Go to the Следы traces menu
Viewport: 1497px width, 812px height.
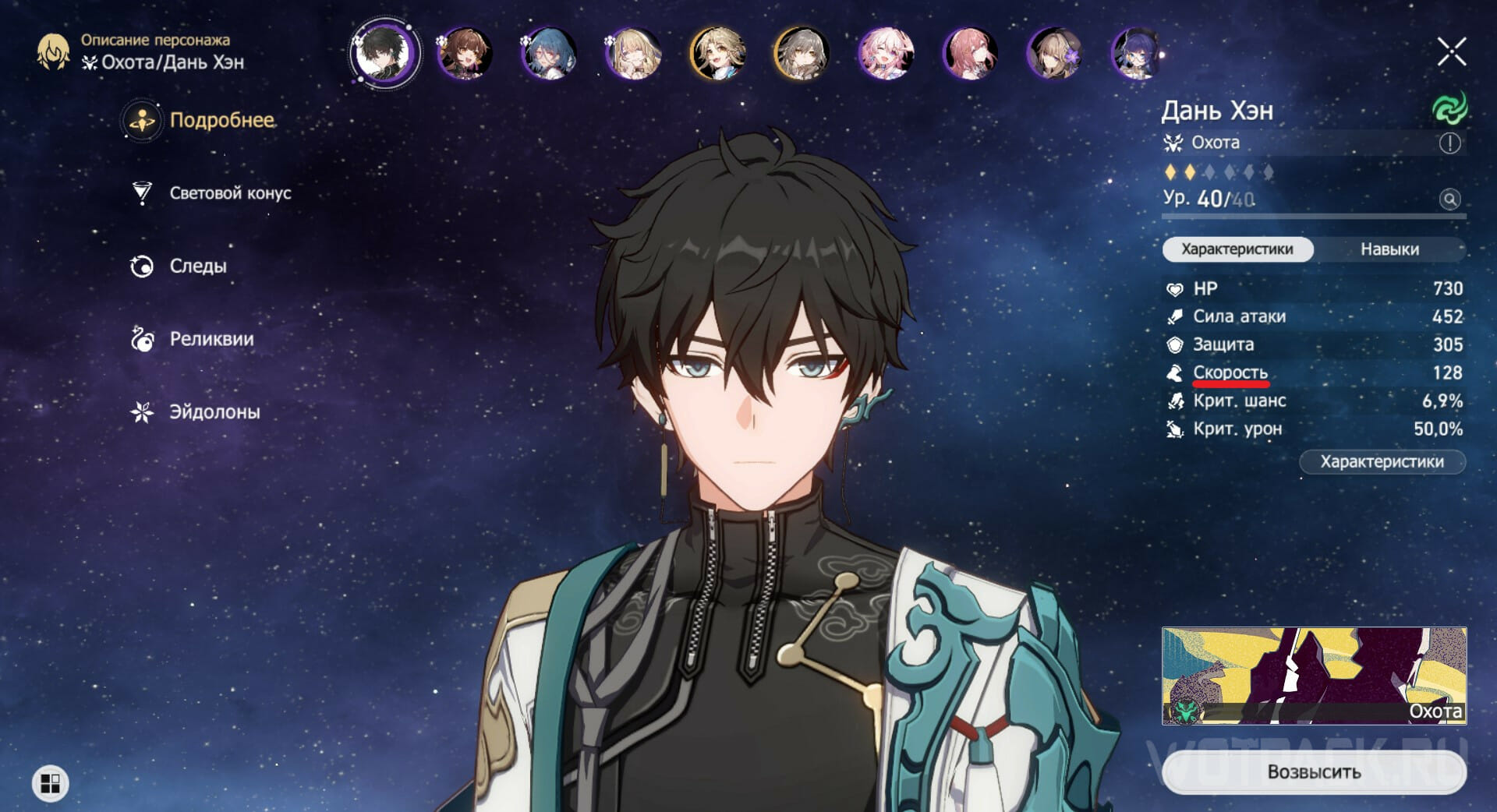pos(197,266)
